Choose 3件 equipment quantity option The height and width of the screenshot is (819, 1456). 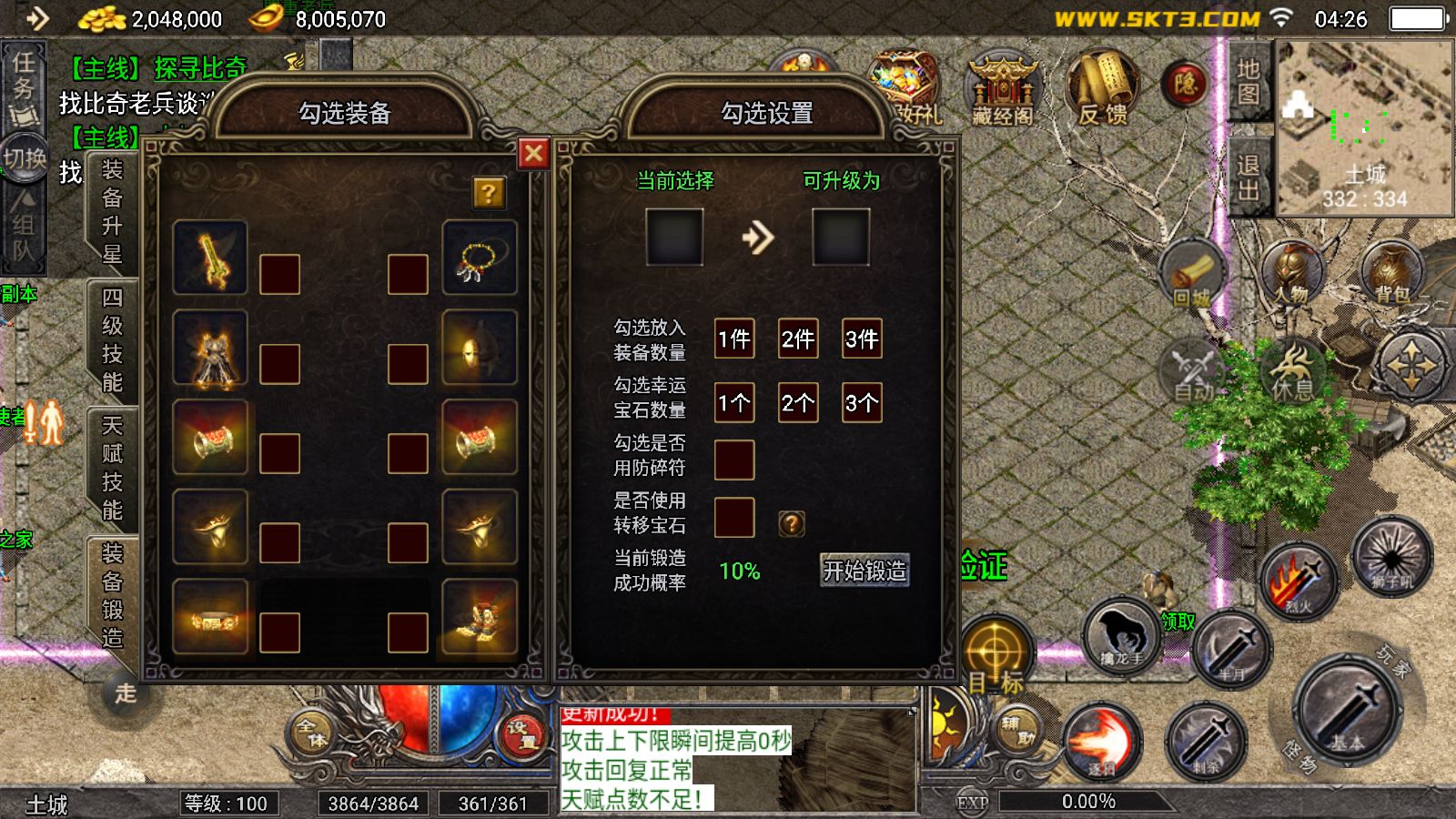click(862, 339)
